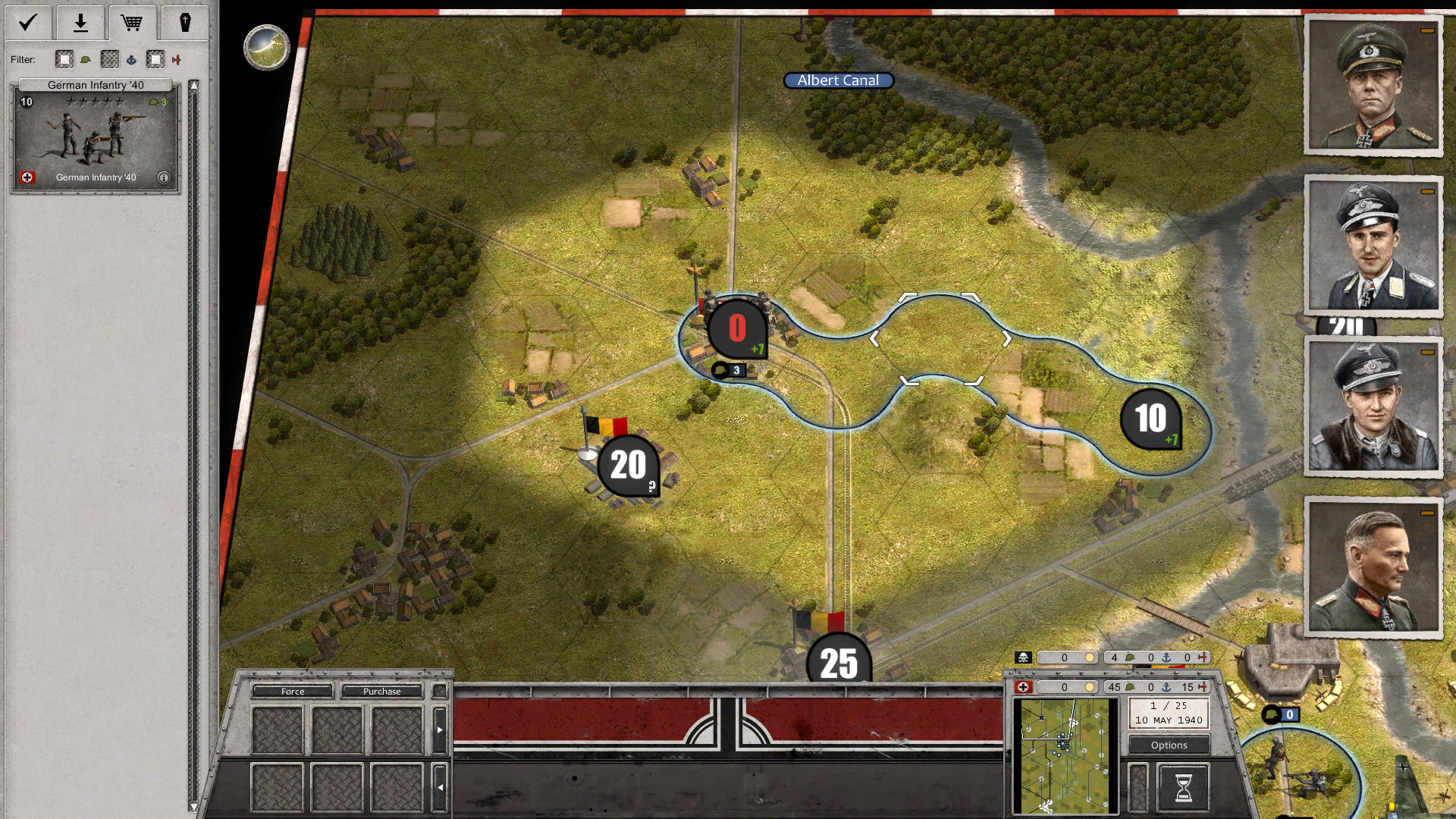Expand the upper unit row with the right arrow
The height and width of the screenshot is (819, 1456).
pos(440,729)
